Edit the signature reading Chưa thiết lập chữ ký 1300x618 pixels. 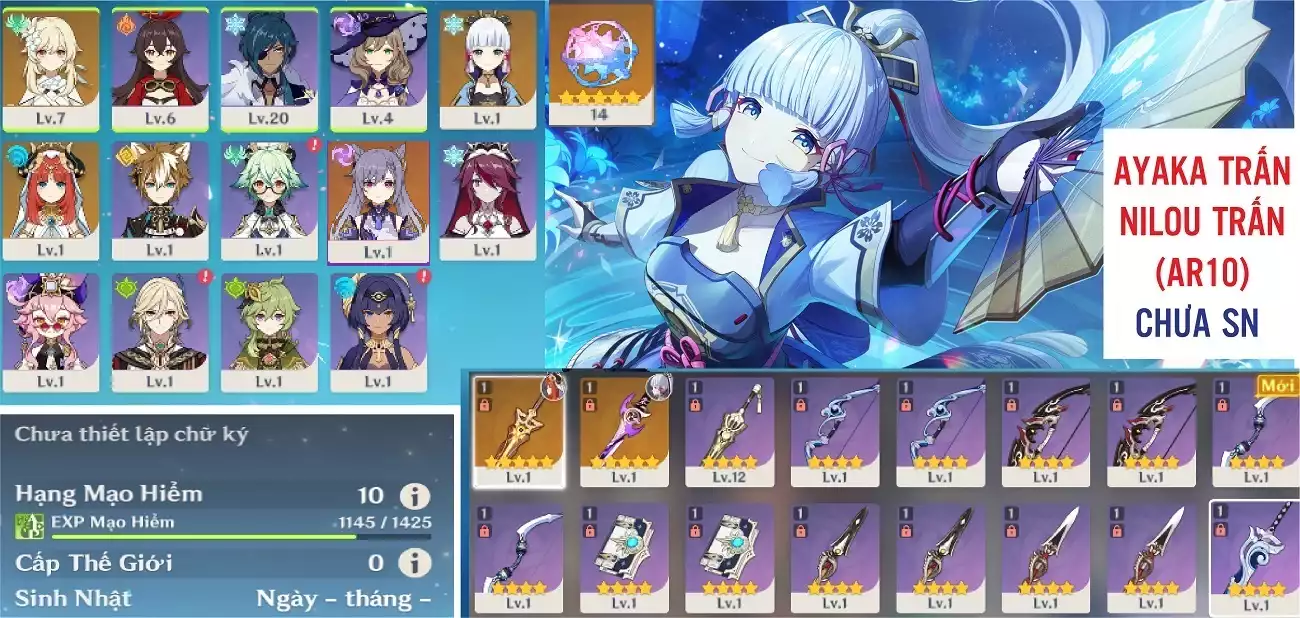click(131, 435)
